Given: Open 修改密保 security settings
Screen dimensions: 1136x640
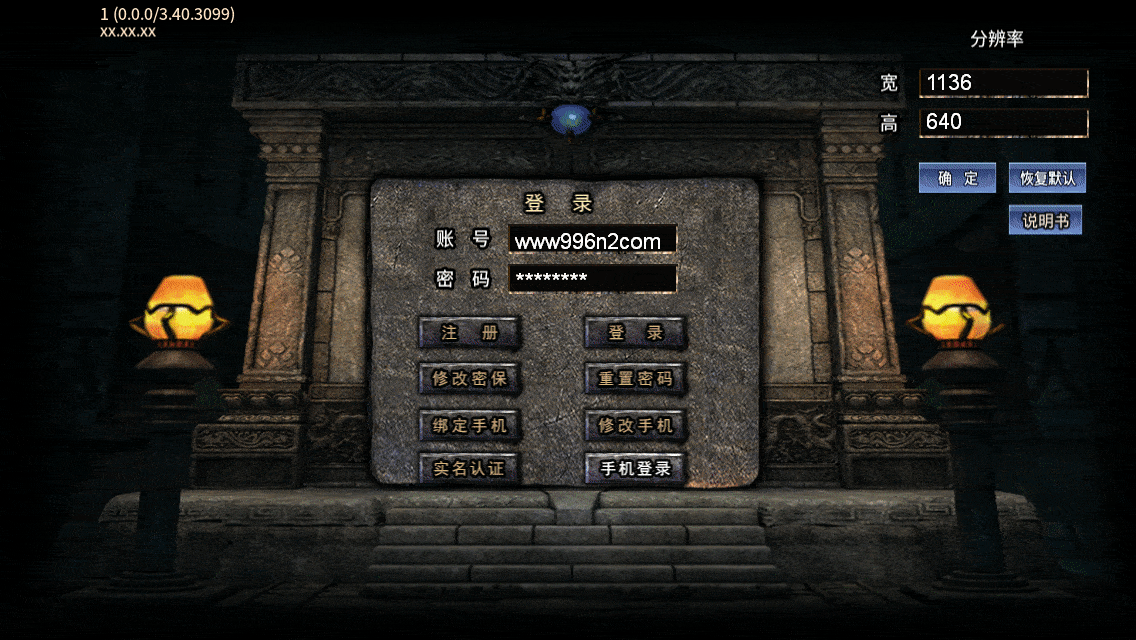Looking at the screenshot, I should 469,379.
